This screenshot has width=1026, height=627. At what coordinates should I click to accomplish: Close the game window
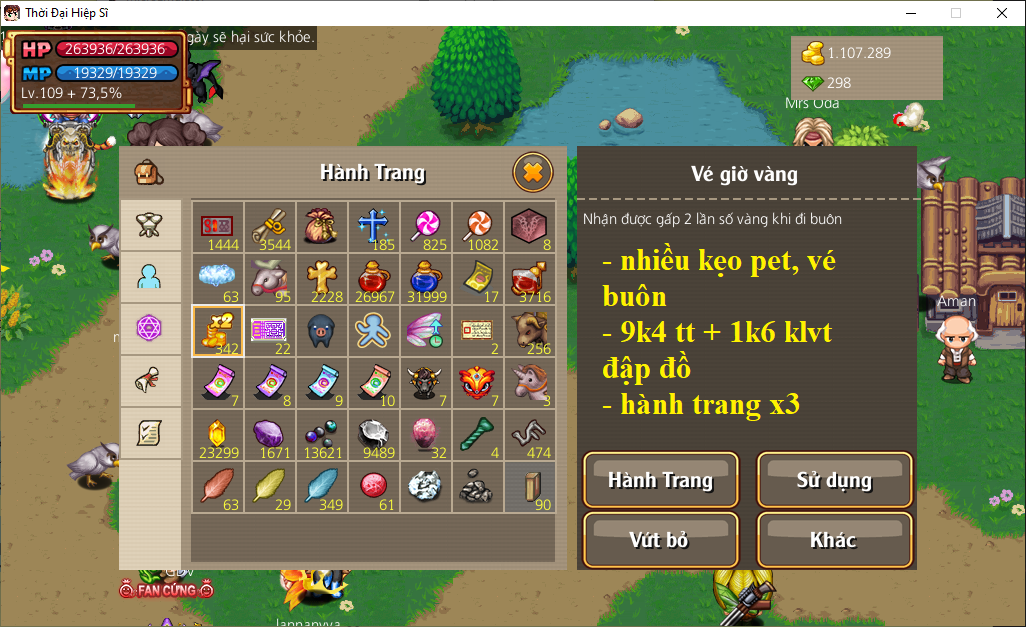point(1002,13)
